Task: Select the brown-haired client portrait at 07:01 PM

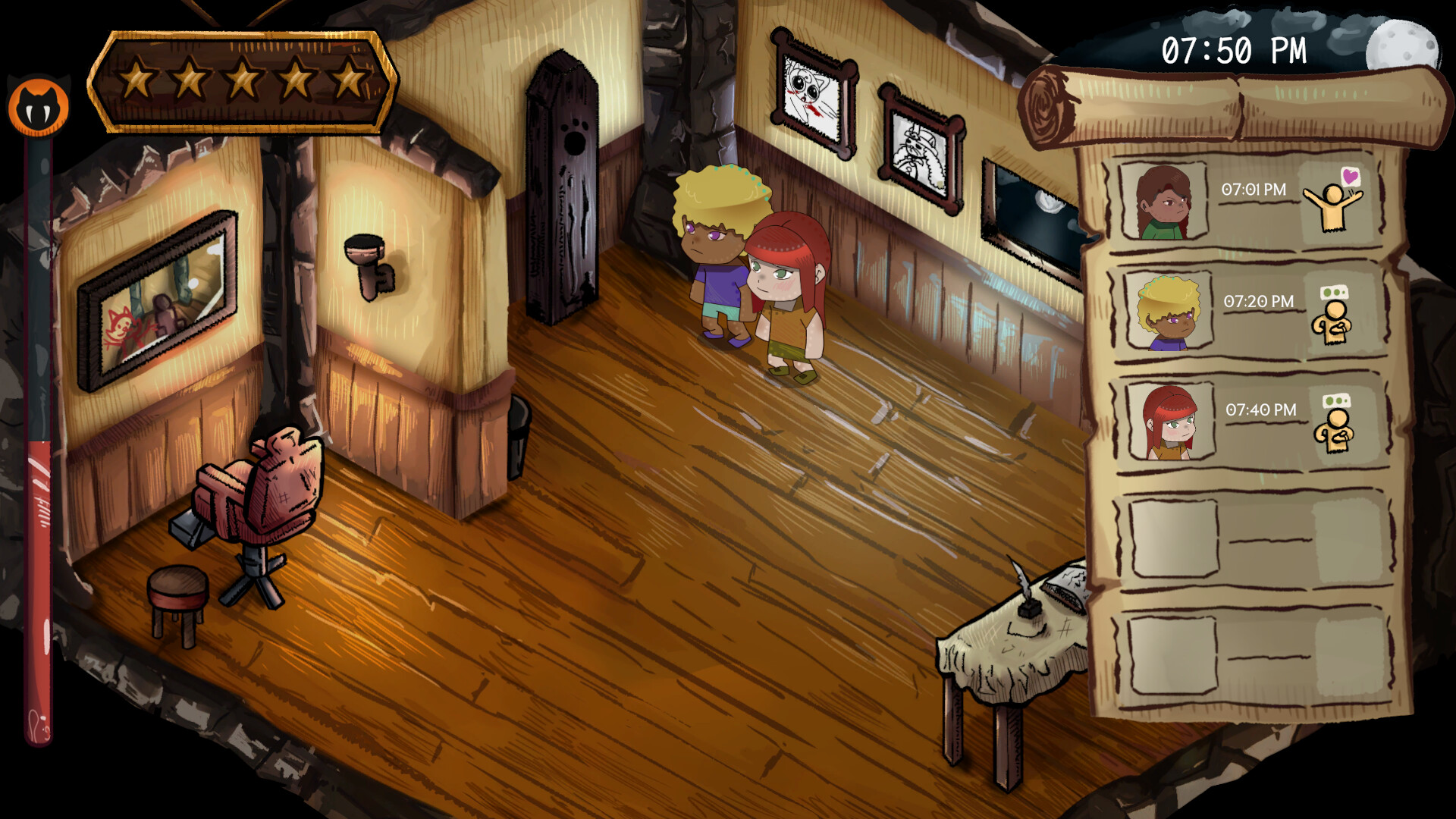Action: click(1163, 203)
